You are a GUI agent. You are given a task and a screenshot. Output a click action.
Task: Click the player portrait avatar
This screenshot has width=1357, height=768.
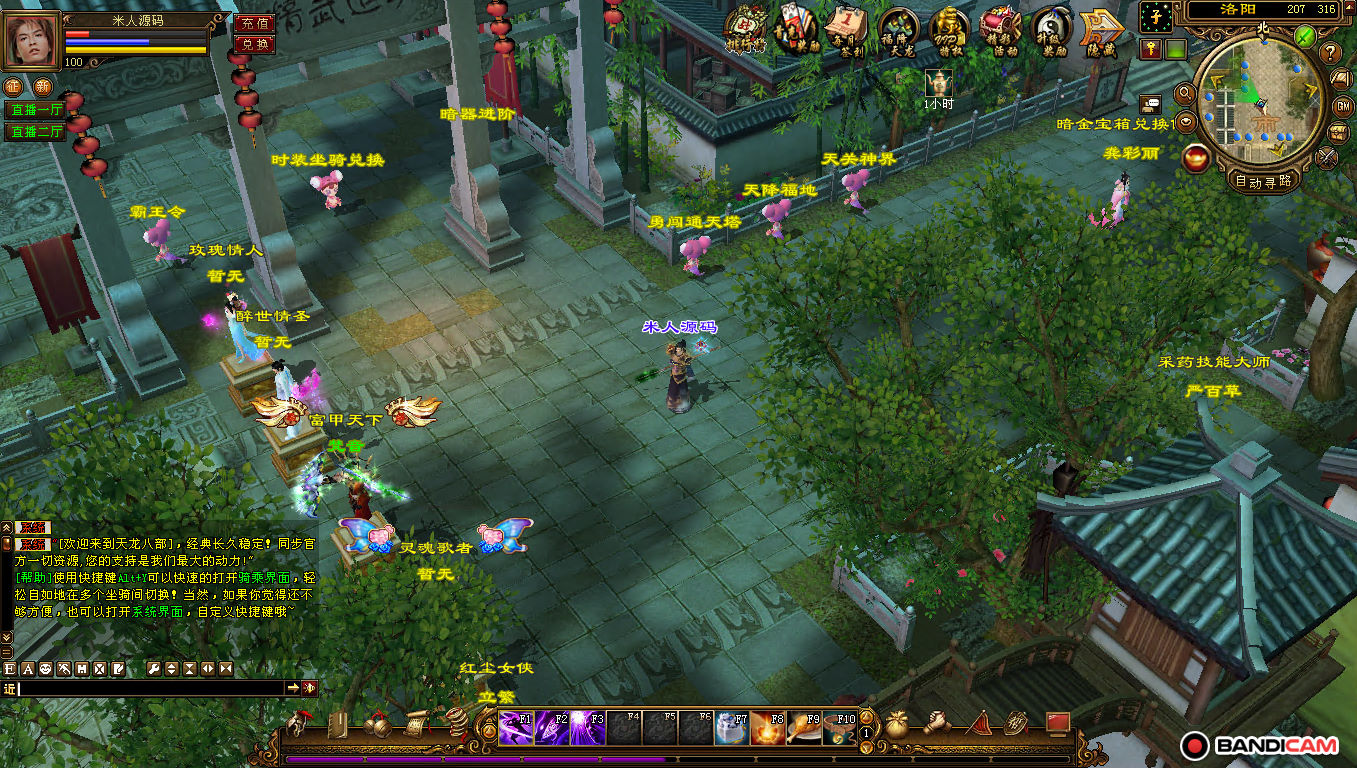coord(31,40)
